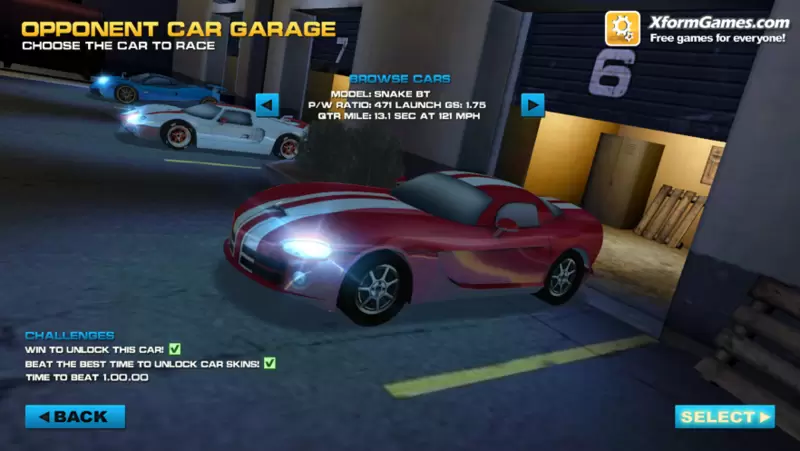
Task: Open the XformGames.com logo link
Action: click(x=697, y=29)
